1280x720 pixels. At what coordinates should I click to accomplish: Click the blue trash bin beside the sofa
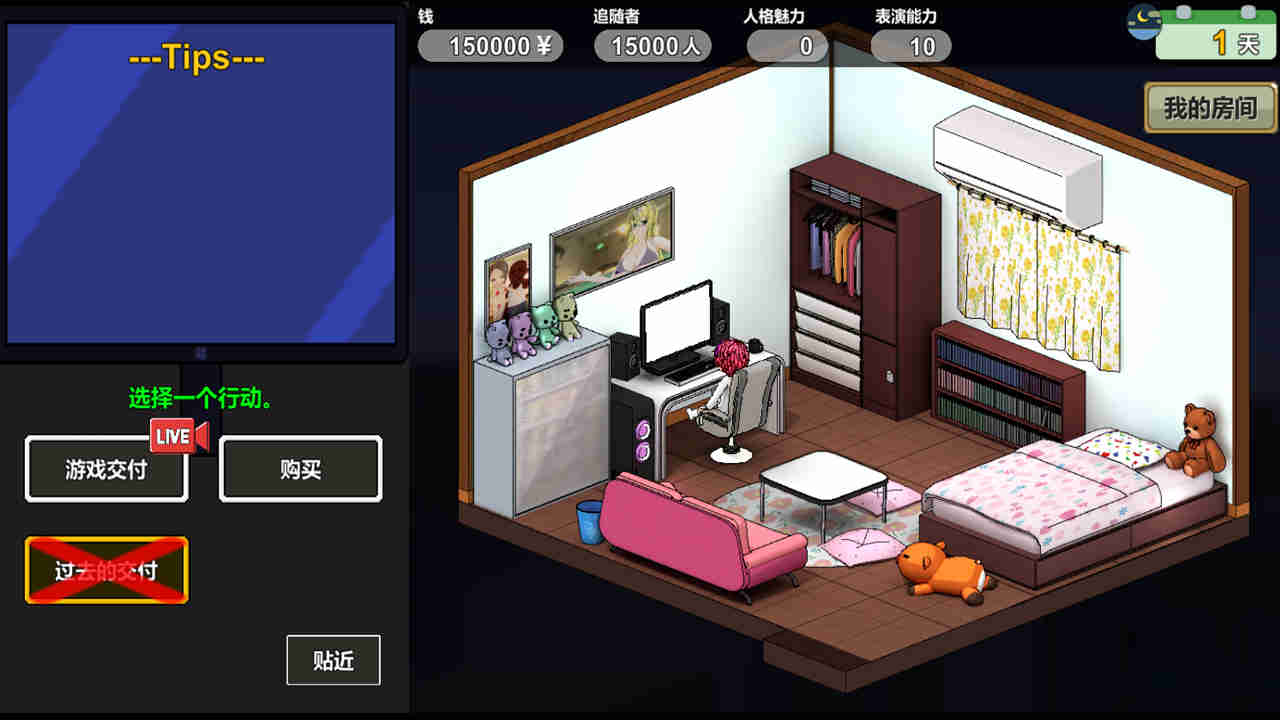(x=588, y=520)
